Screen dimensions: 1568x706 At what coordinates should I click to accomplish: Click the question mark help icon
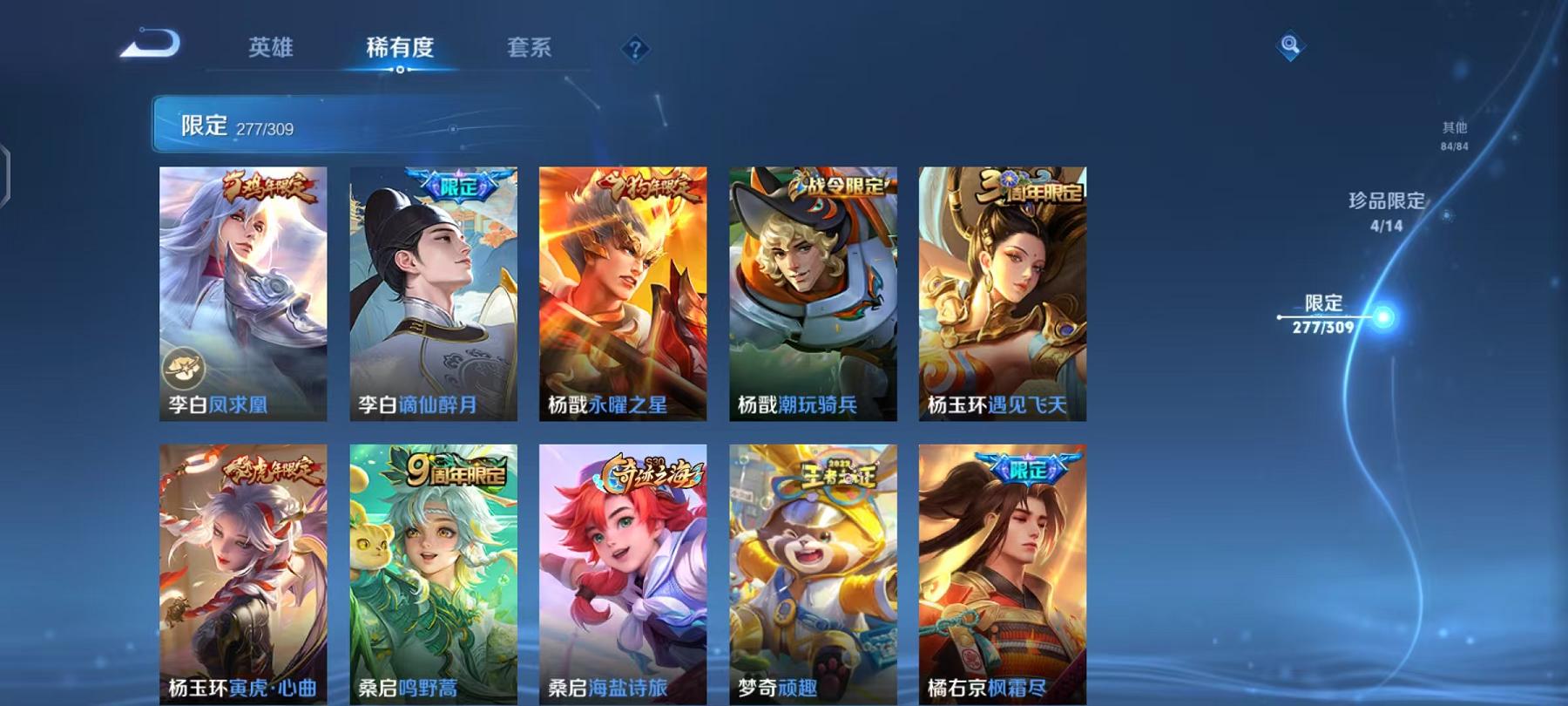[635, 49]
